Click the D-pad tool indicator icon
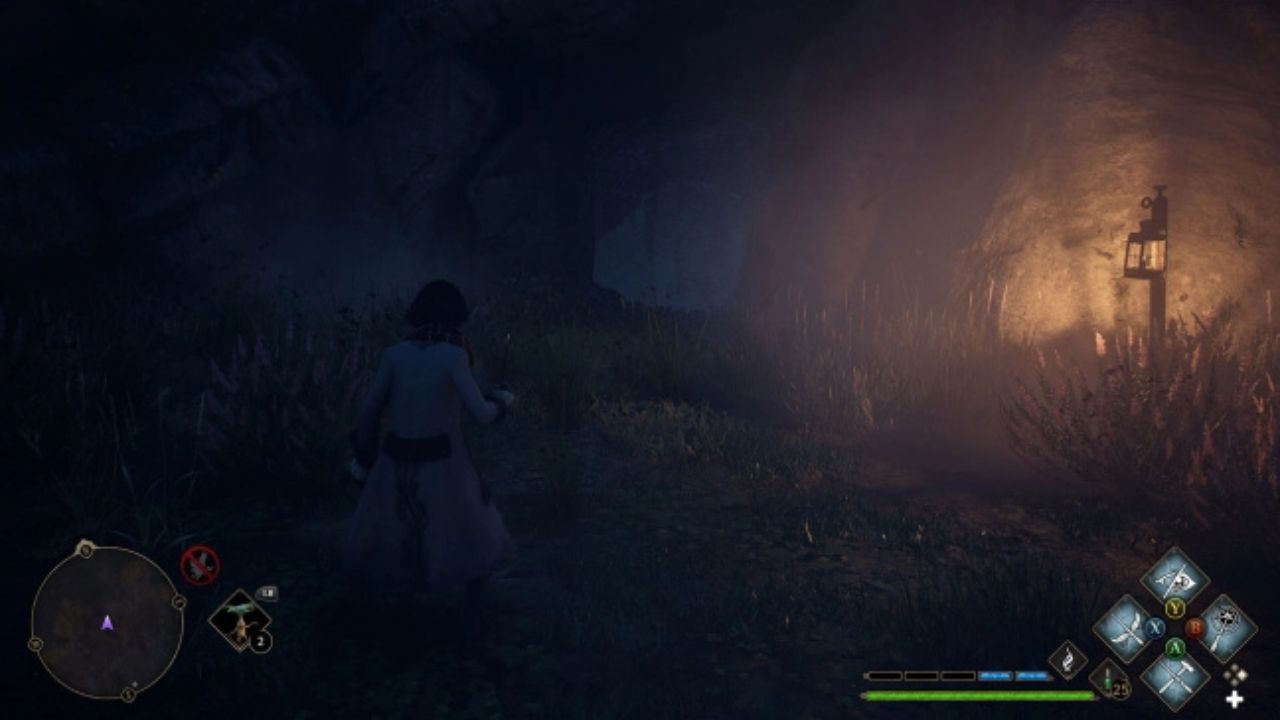 1234,676
